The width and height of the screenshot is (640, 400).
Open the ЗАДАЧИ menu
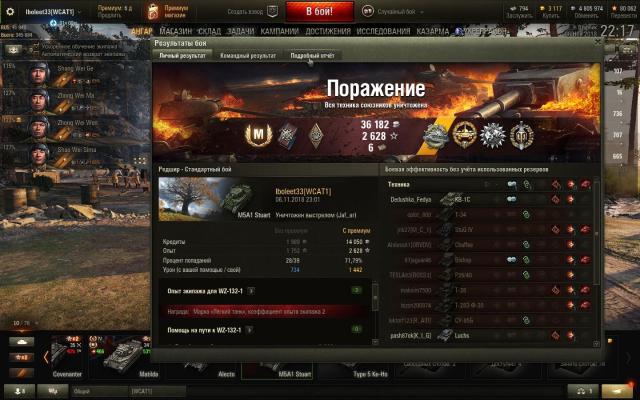[240, 31]
